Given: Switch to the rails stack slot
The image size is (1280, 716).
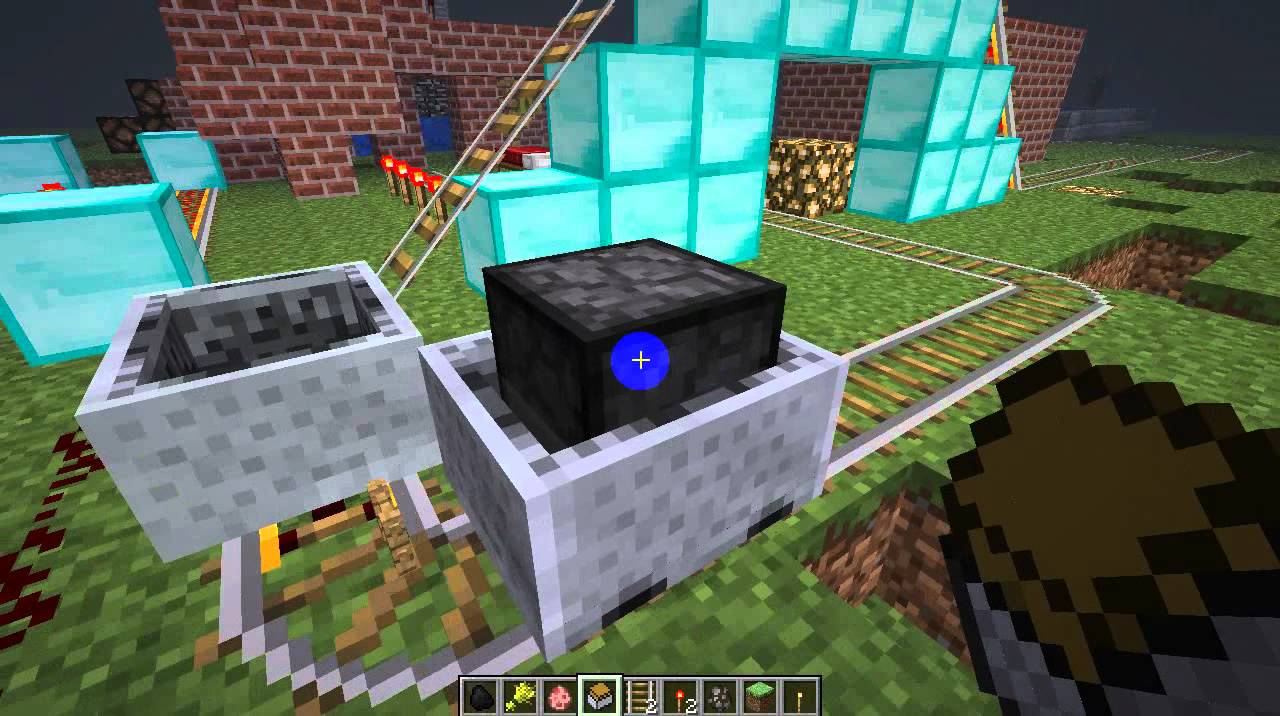Looking at the screenshot, I should (640, 697).
